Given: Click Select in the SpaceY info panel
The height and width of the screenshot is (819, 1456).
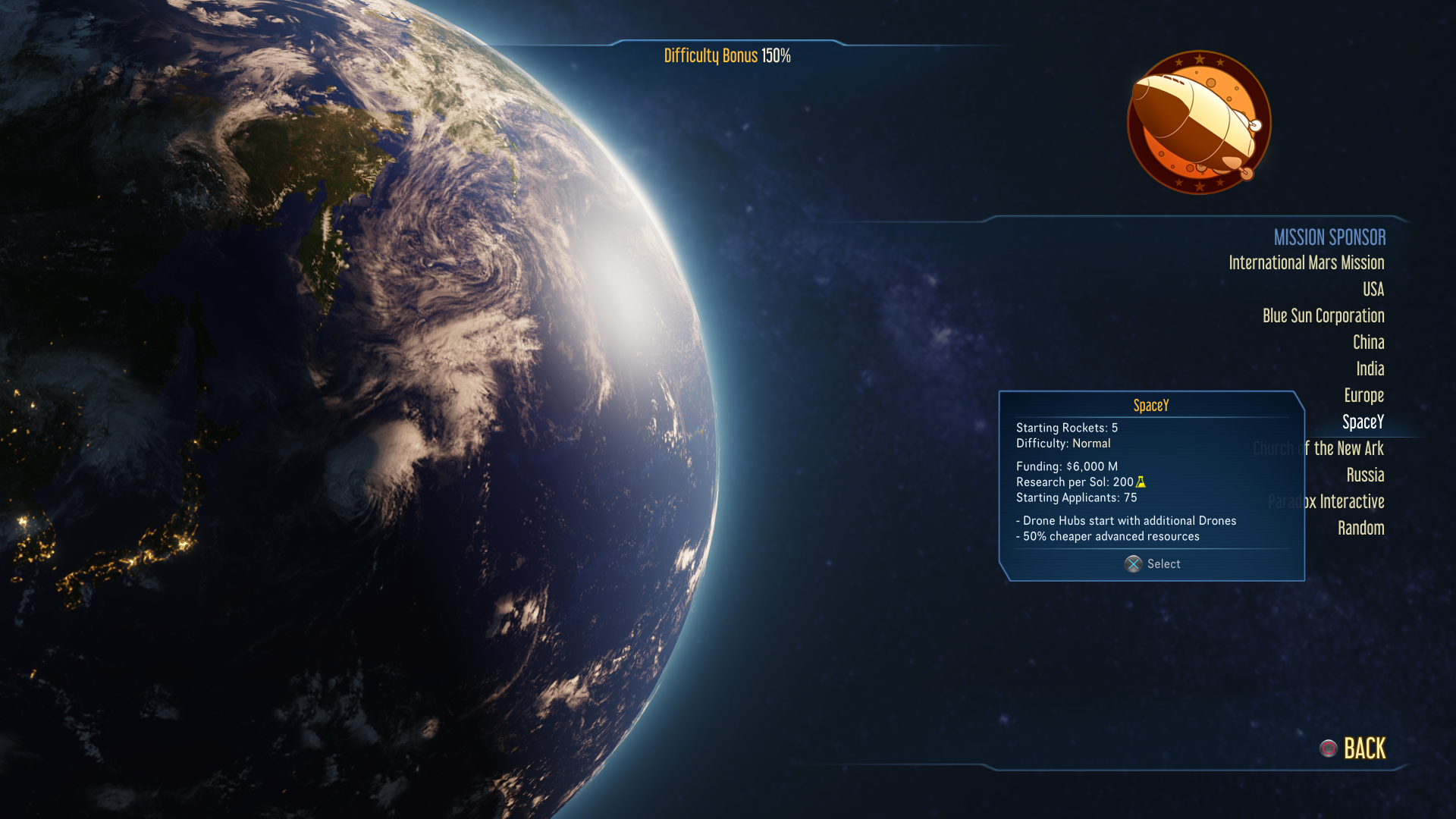Looking at the screenshot, I should coord(1153,564).
